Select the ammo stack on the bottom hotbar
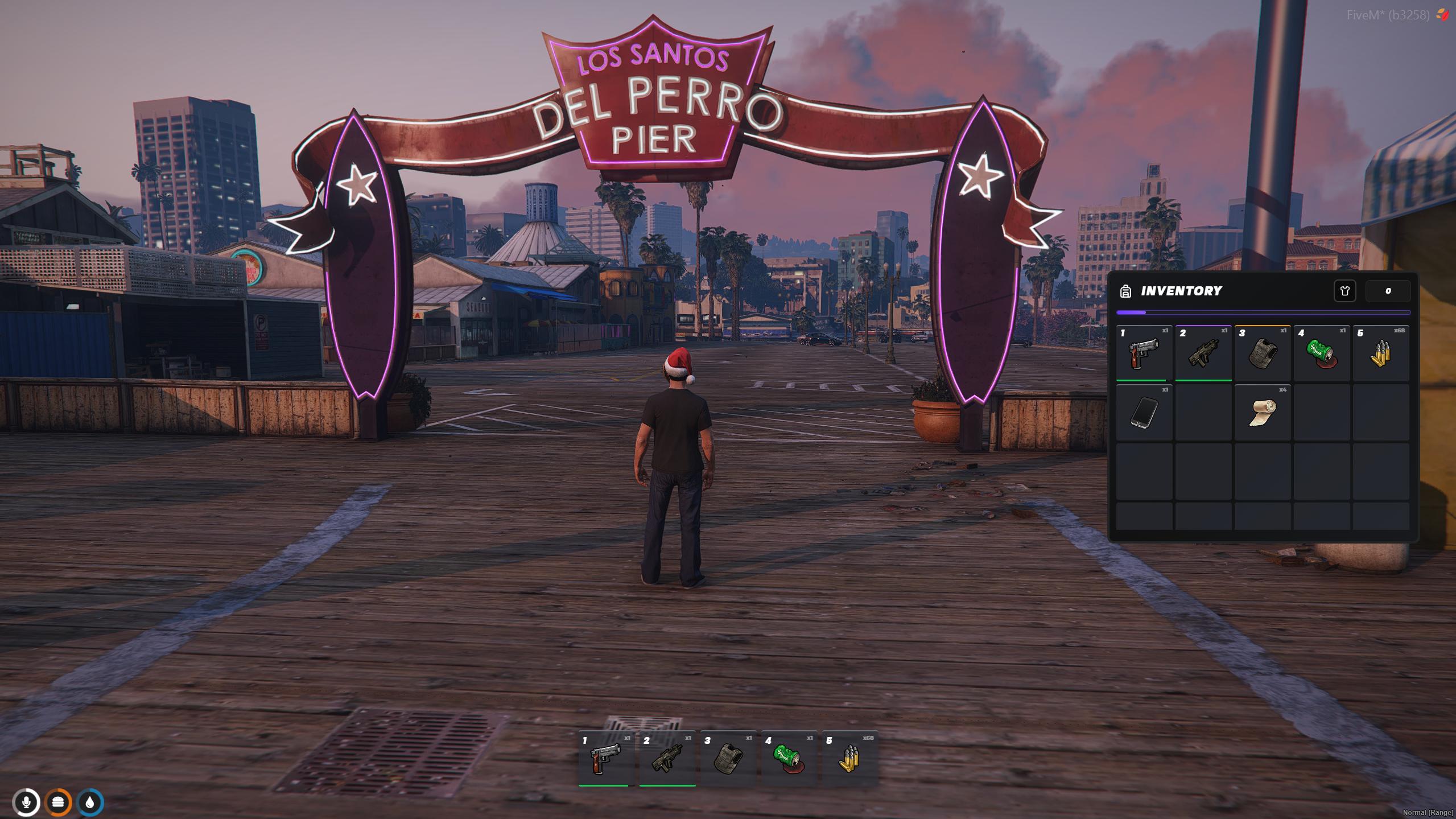Screen dimensions: 1456x819 [849, 759]
